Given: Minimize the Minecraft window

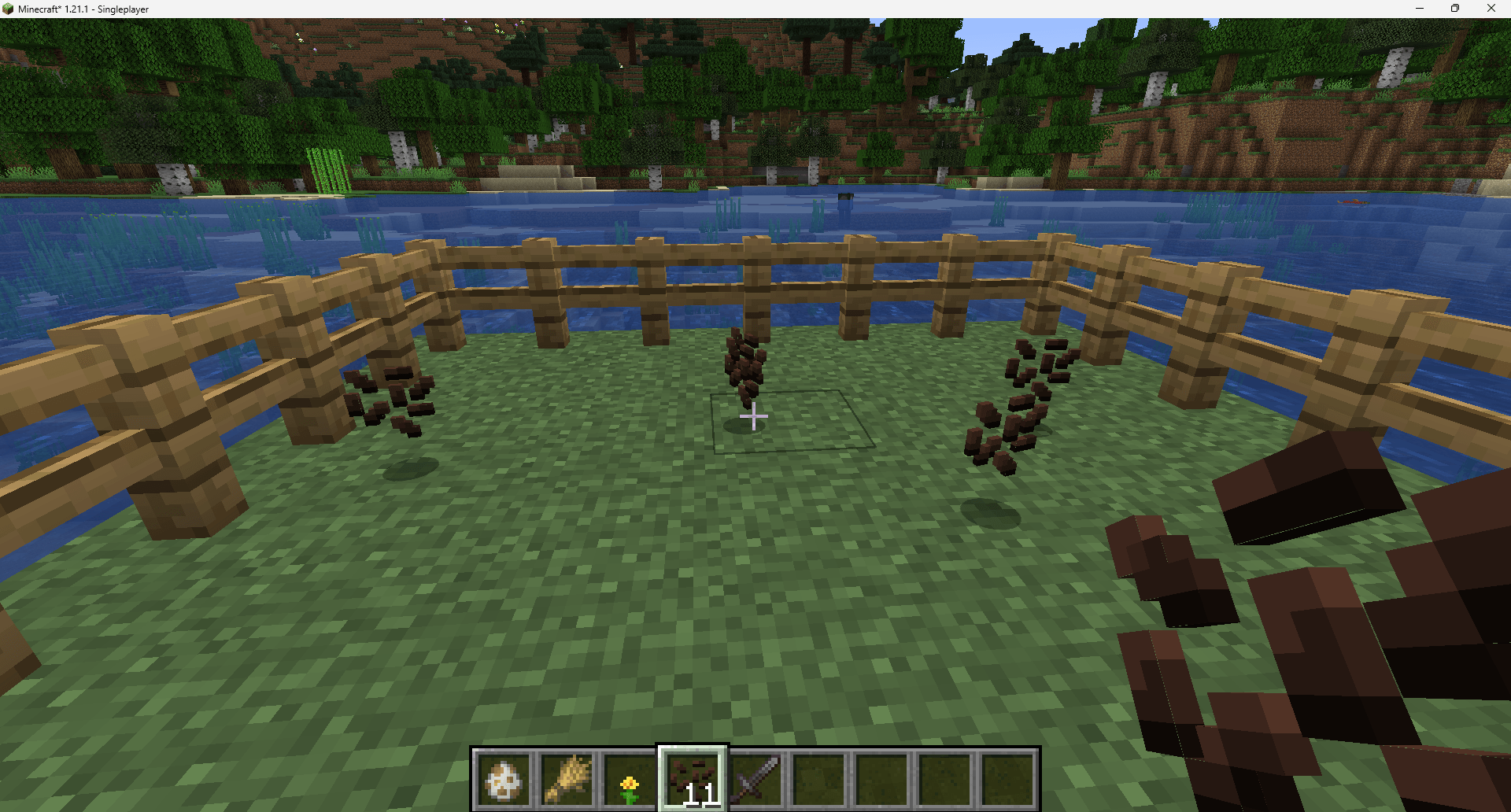Looking at the screenshot, I should click(x=1419, y=9).
